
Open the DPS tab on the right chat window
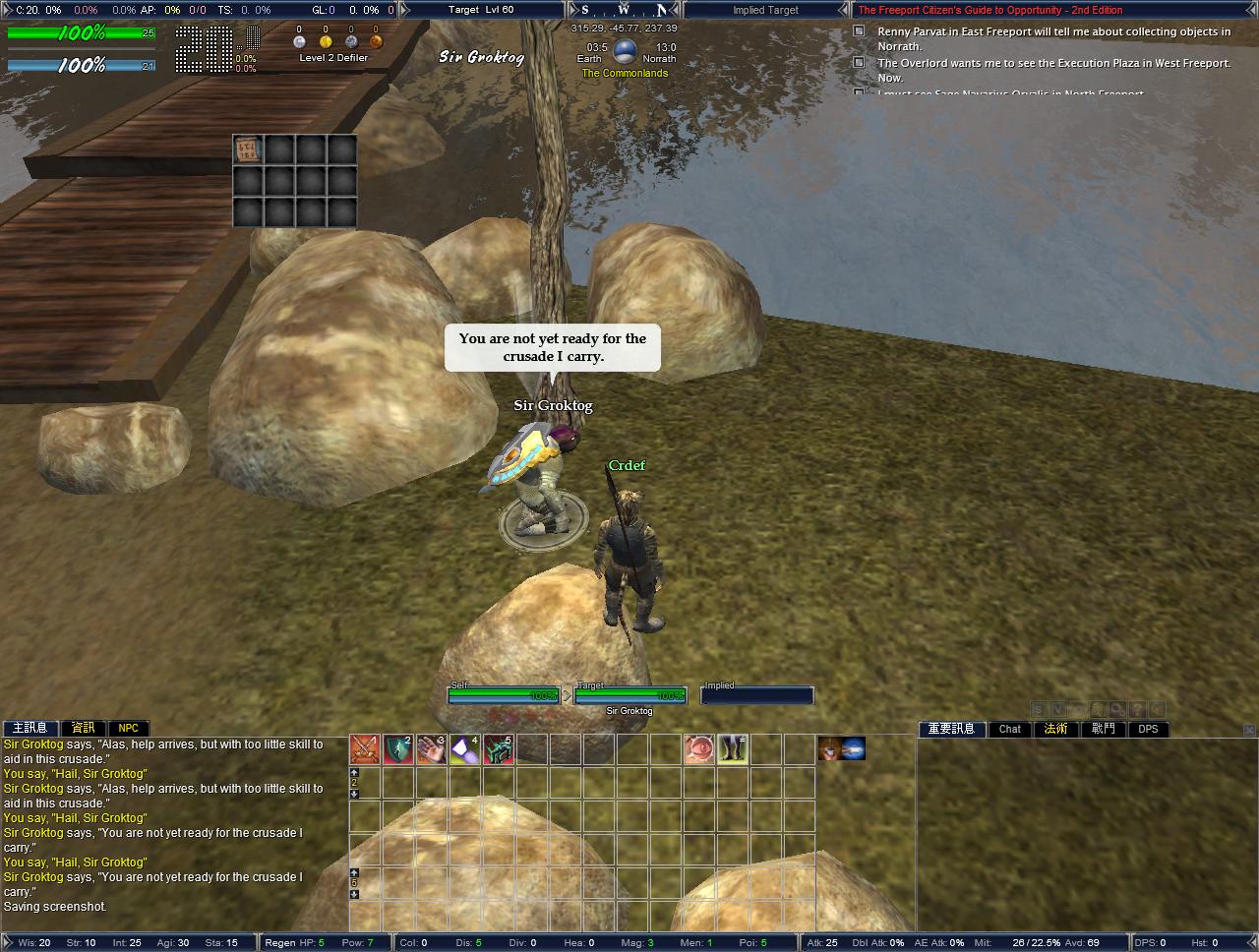pos(1147,729)
